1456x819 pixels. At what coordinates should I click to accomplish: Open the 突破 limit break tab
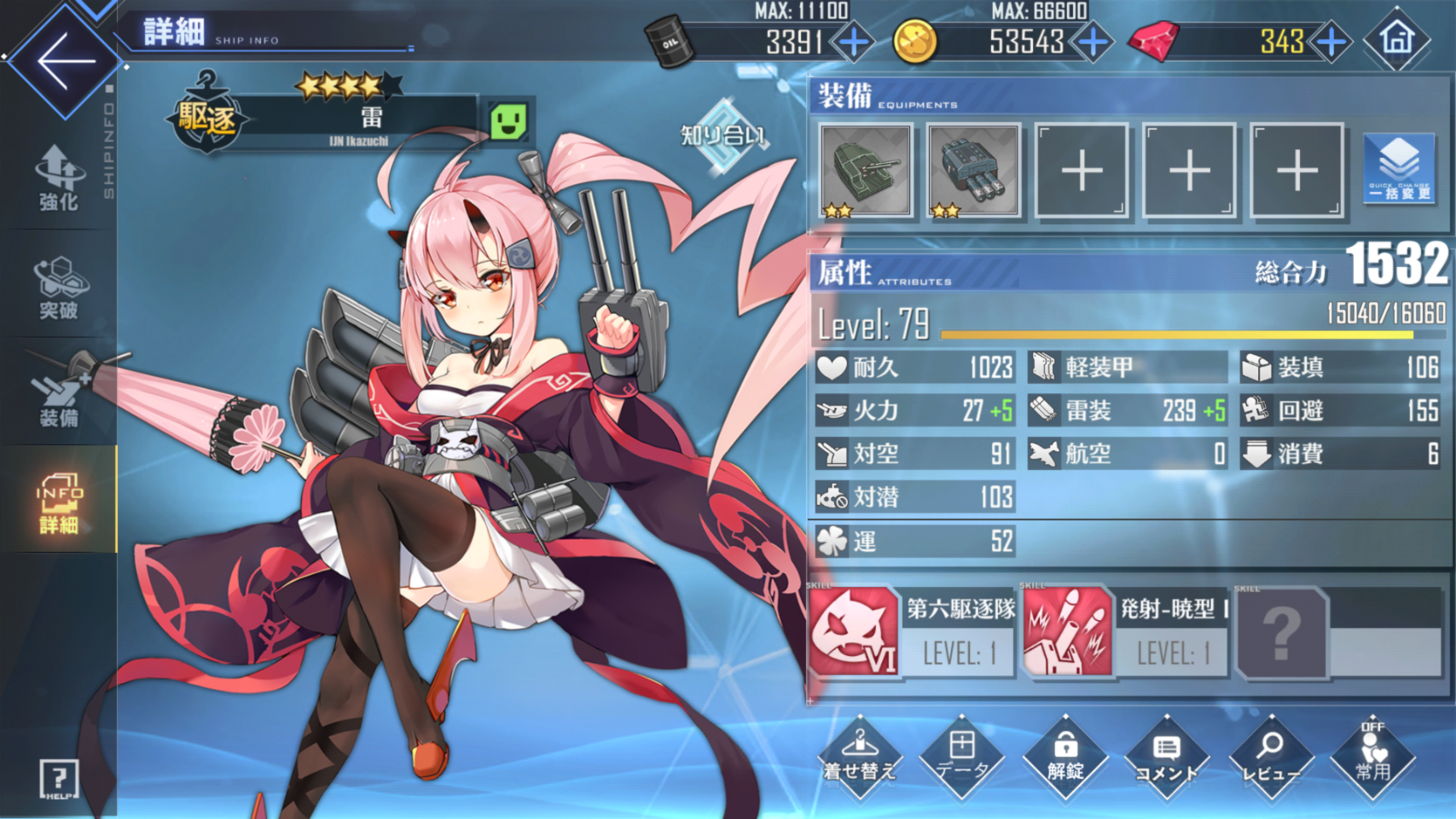coord(58,288)
